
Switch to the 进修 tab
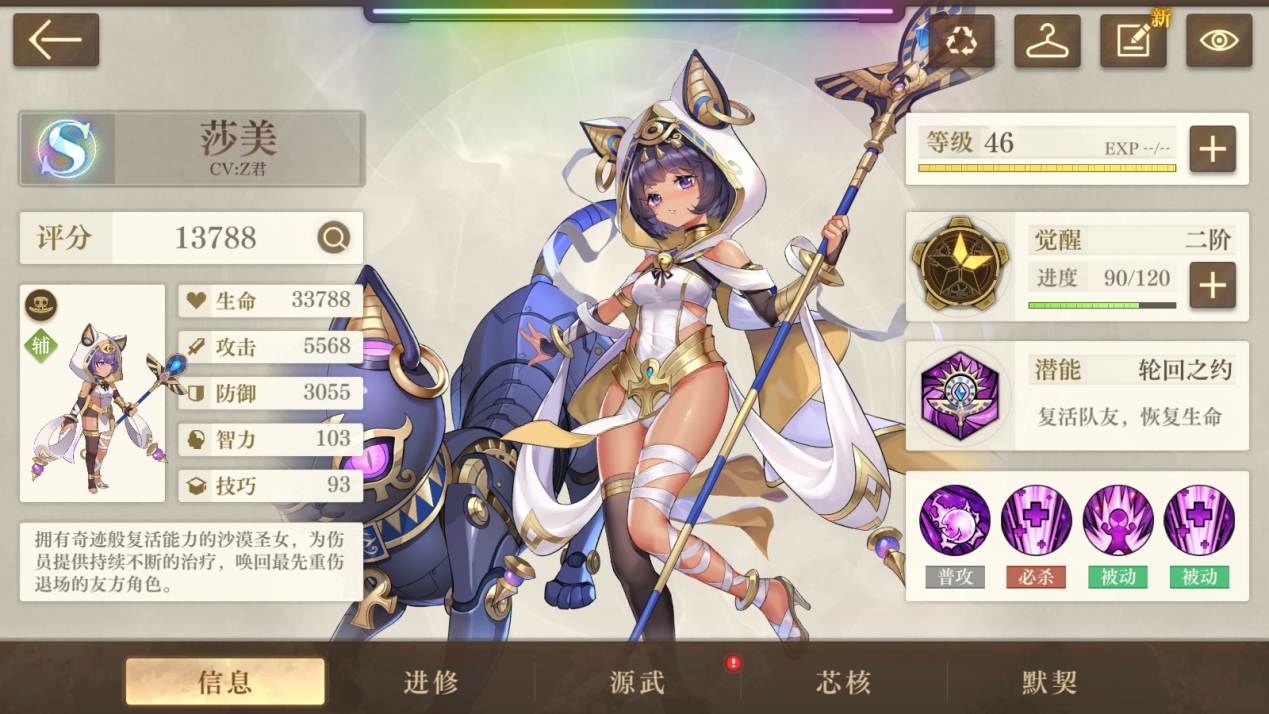[x=432, y=682]
